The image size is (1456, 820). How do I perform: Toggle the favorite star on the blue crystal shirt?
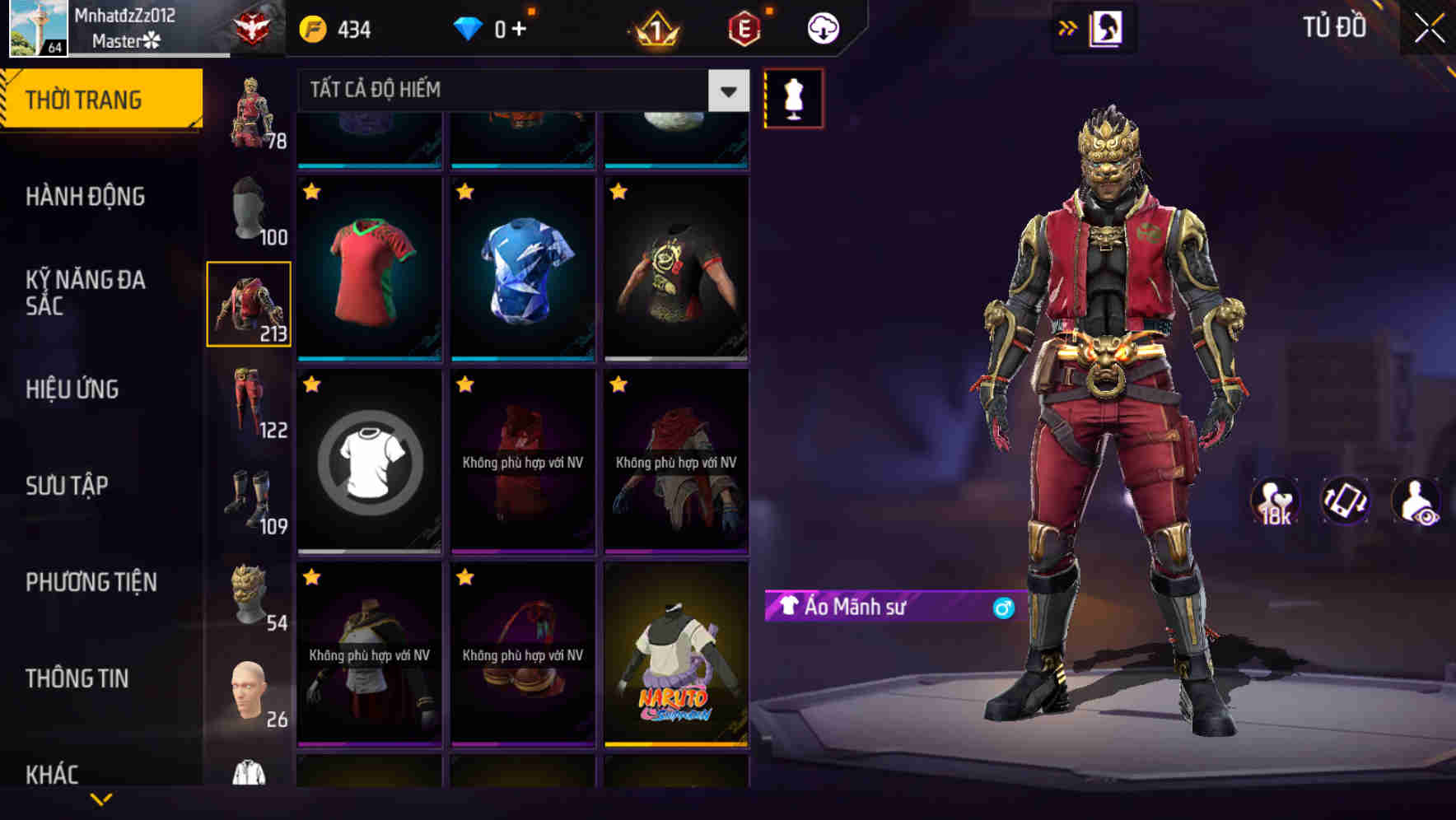[x=465, y=193]
